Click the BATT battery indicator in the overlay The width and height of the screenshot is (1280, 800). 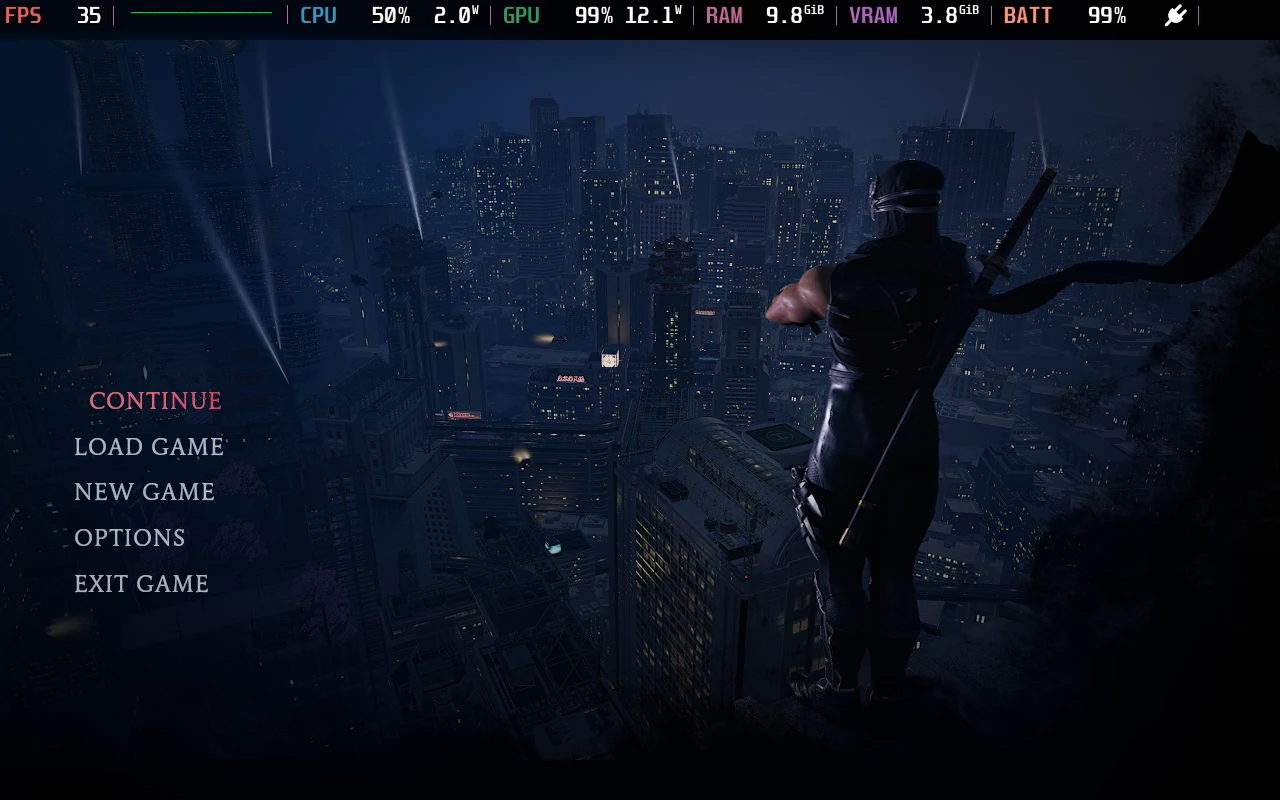tap(1028, 15)
